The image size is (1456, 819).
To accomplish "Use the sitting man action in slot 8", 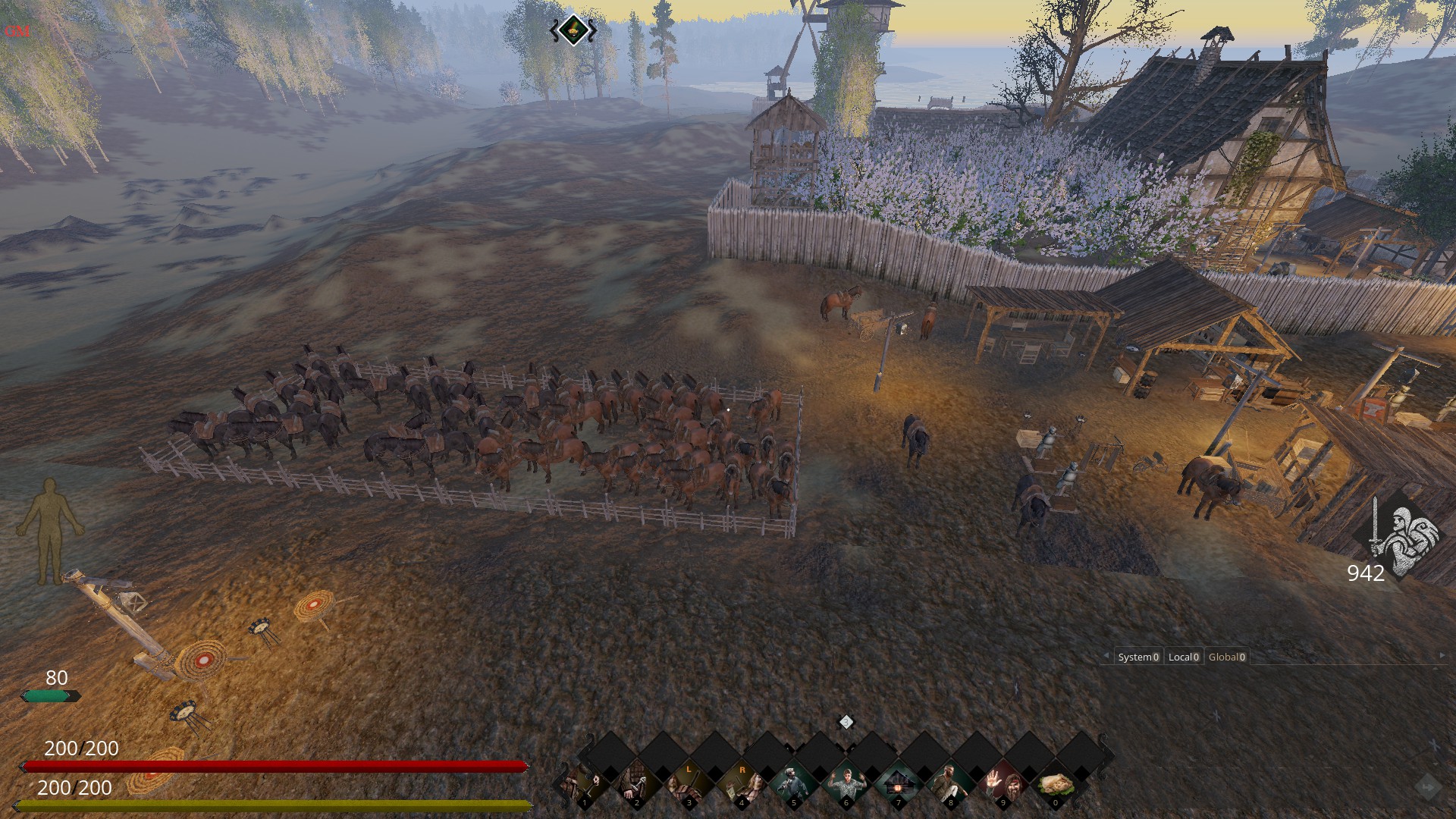I will click(x=951, y=785).
